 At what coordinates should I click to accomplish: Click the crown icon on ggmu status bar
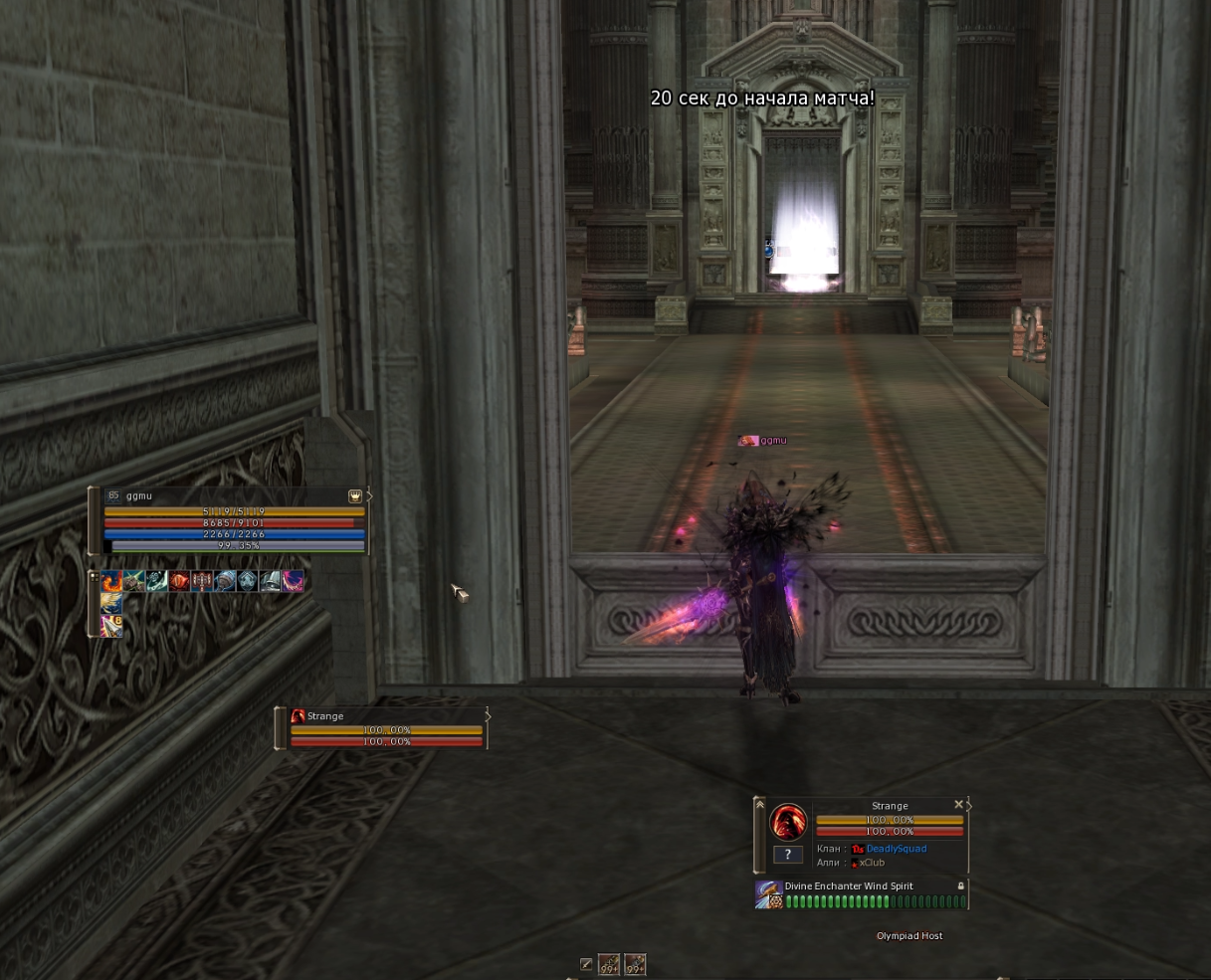(x=355, y=495)
